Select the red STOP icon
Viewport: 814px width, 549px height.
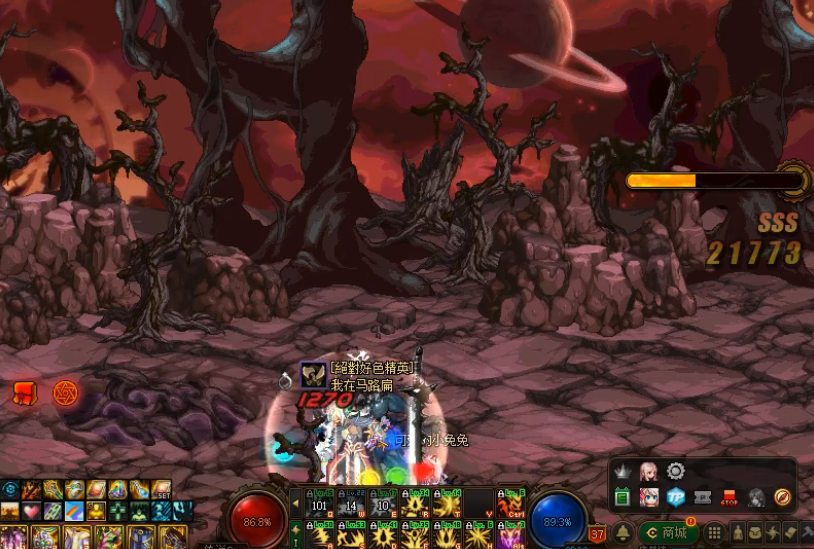(729, 497)
